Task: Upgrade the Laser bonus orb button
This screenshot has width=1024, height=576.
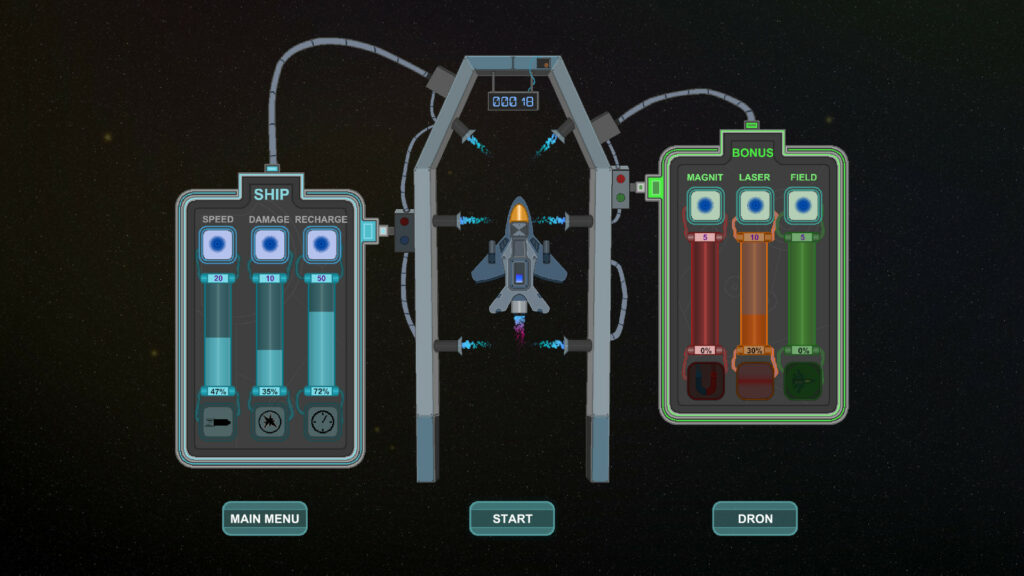Action: click(755, 206)
